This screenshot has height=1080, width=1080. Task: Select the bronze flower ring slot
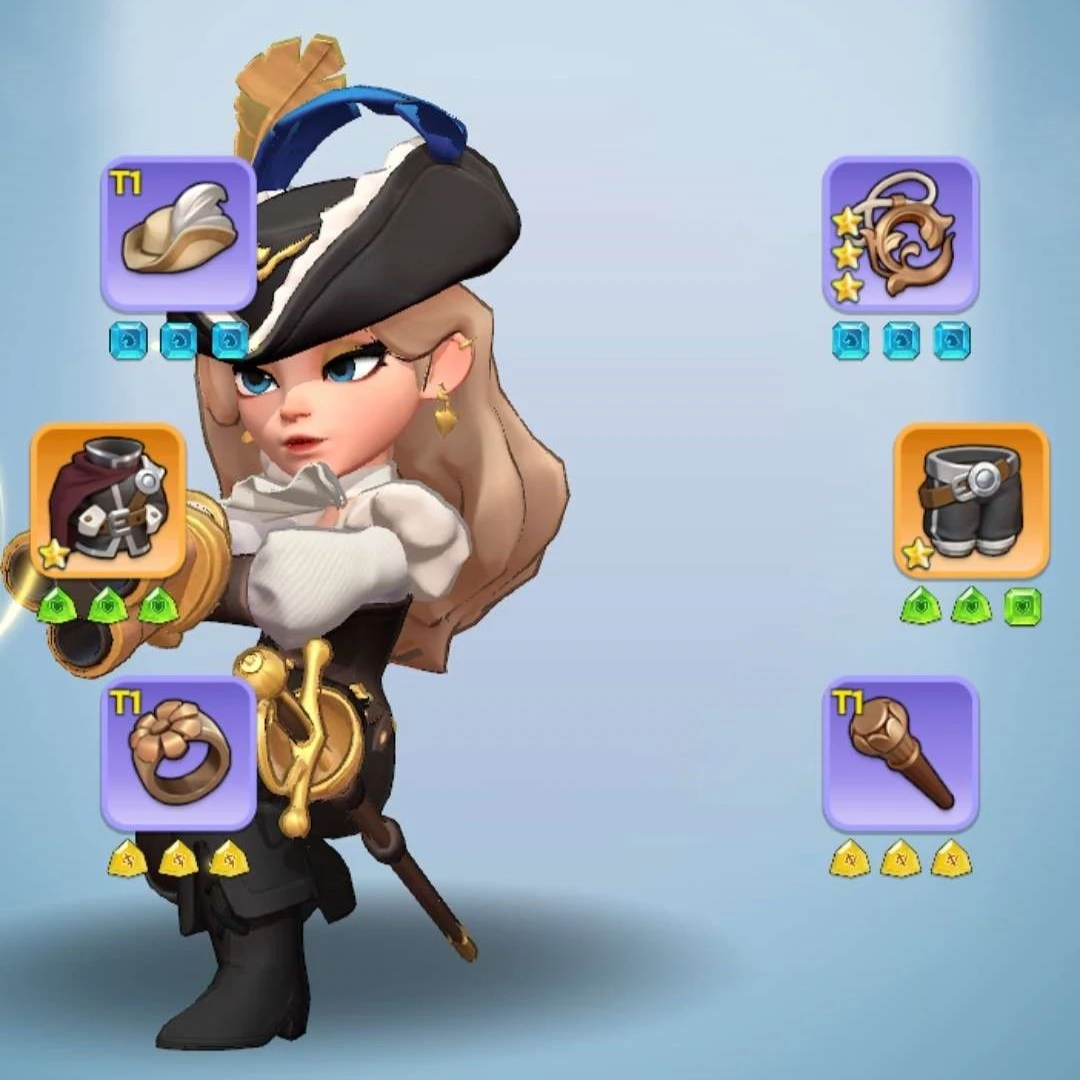coord(178,753)
